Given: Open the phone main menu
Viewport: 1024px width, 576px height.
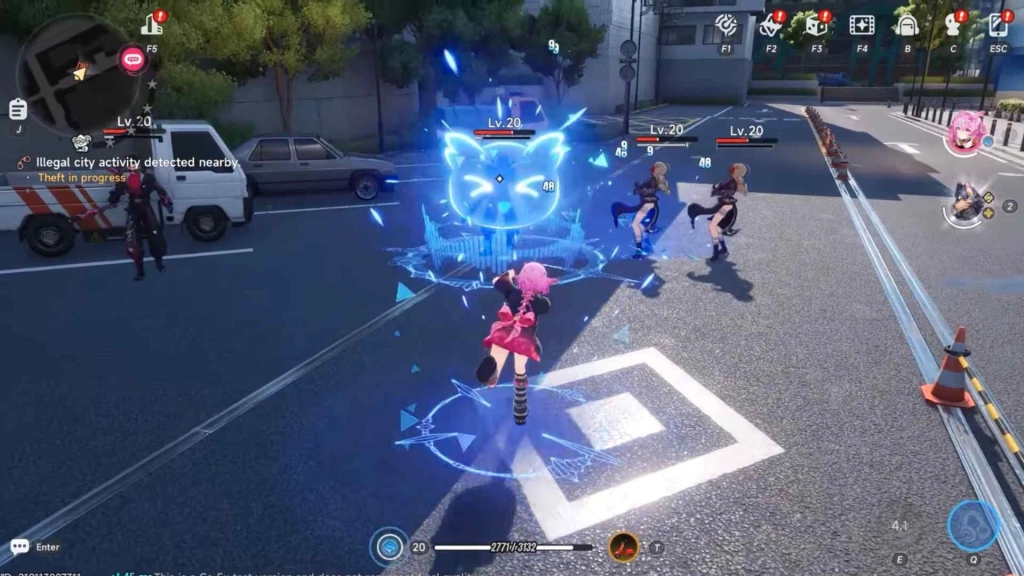Looking at the screenshot, I should point(998,25).
